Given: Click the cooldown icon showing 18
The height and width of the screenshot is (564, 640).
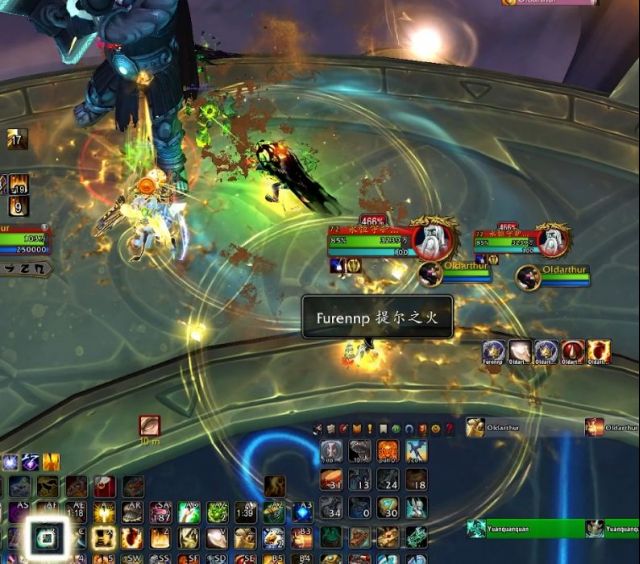Looking at the screenshot, I should 416,479.
